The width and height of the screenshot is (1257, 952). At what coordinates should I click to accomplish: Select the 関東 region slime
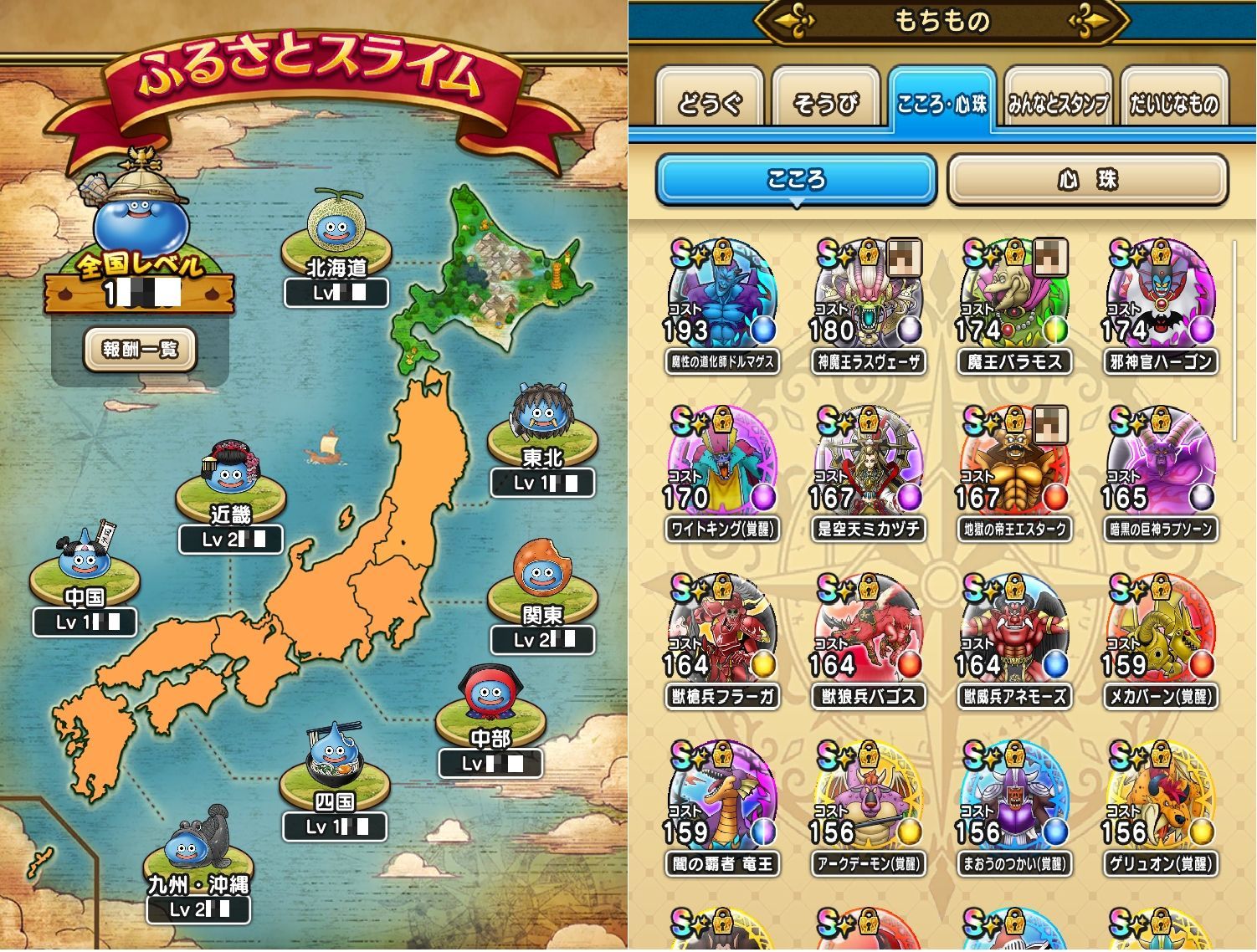click(541, 573)
